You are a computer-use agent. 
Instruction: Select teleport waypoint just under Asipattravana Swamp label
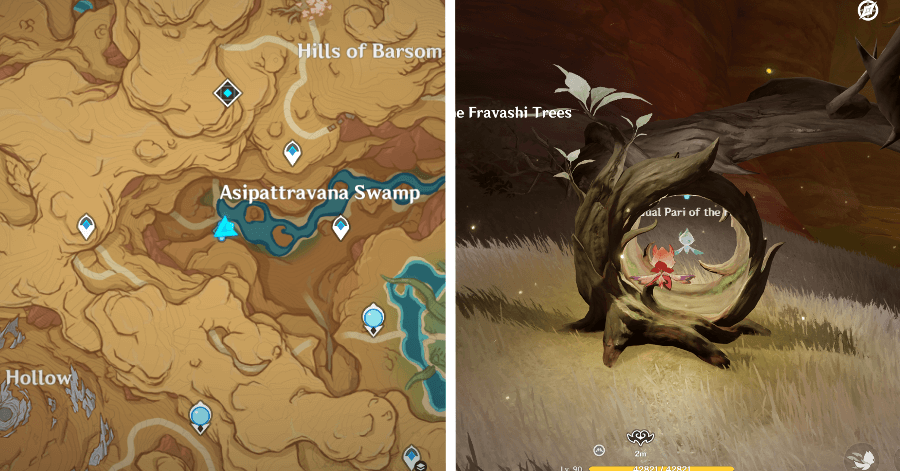pyautogui.click(x=340, y=227)
